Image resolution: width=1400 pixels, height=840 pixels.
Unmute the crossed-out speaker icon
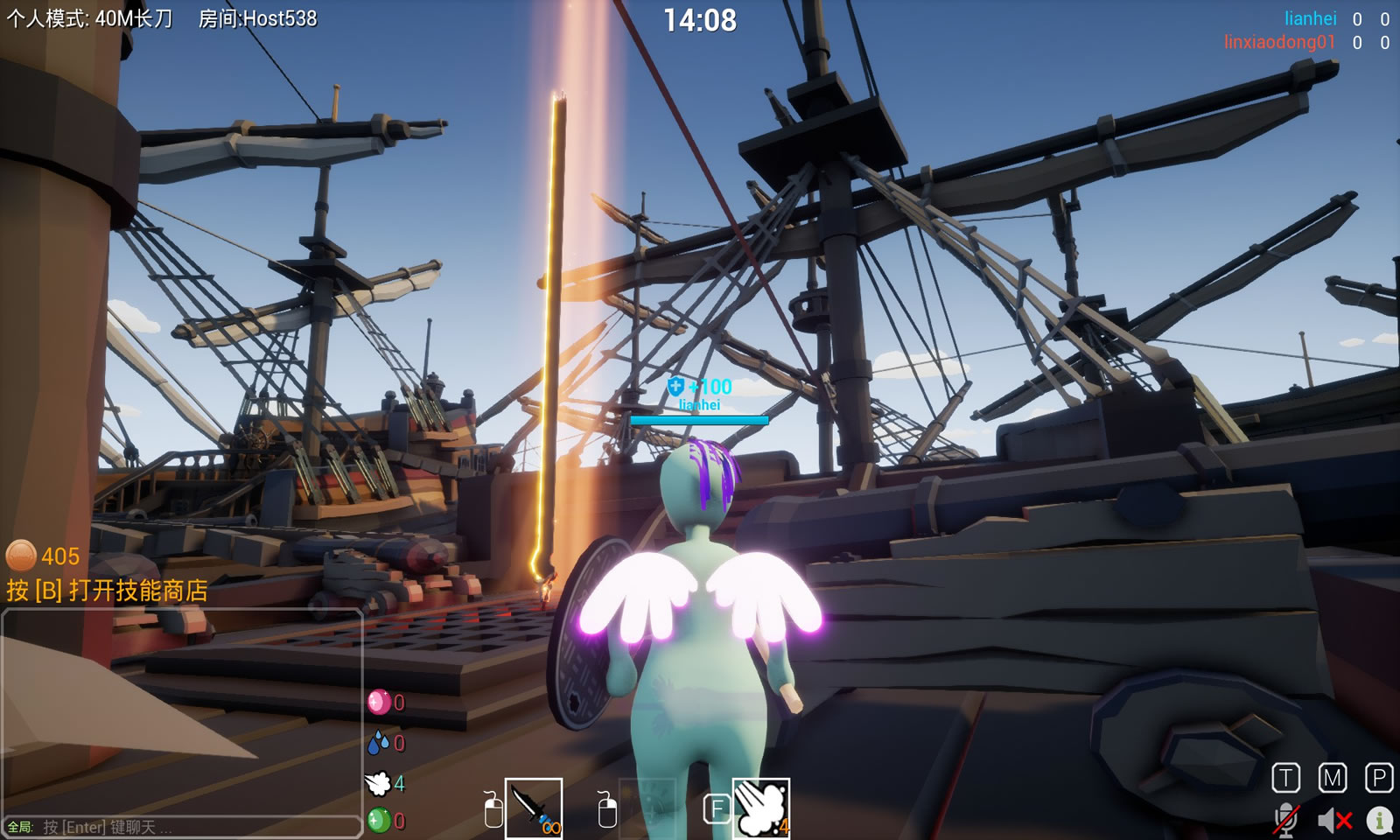click(1334, 820)
